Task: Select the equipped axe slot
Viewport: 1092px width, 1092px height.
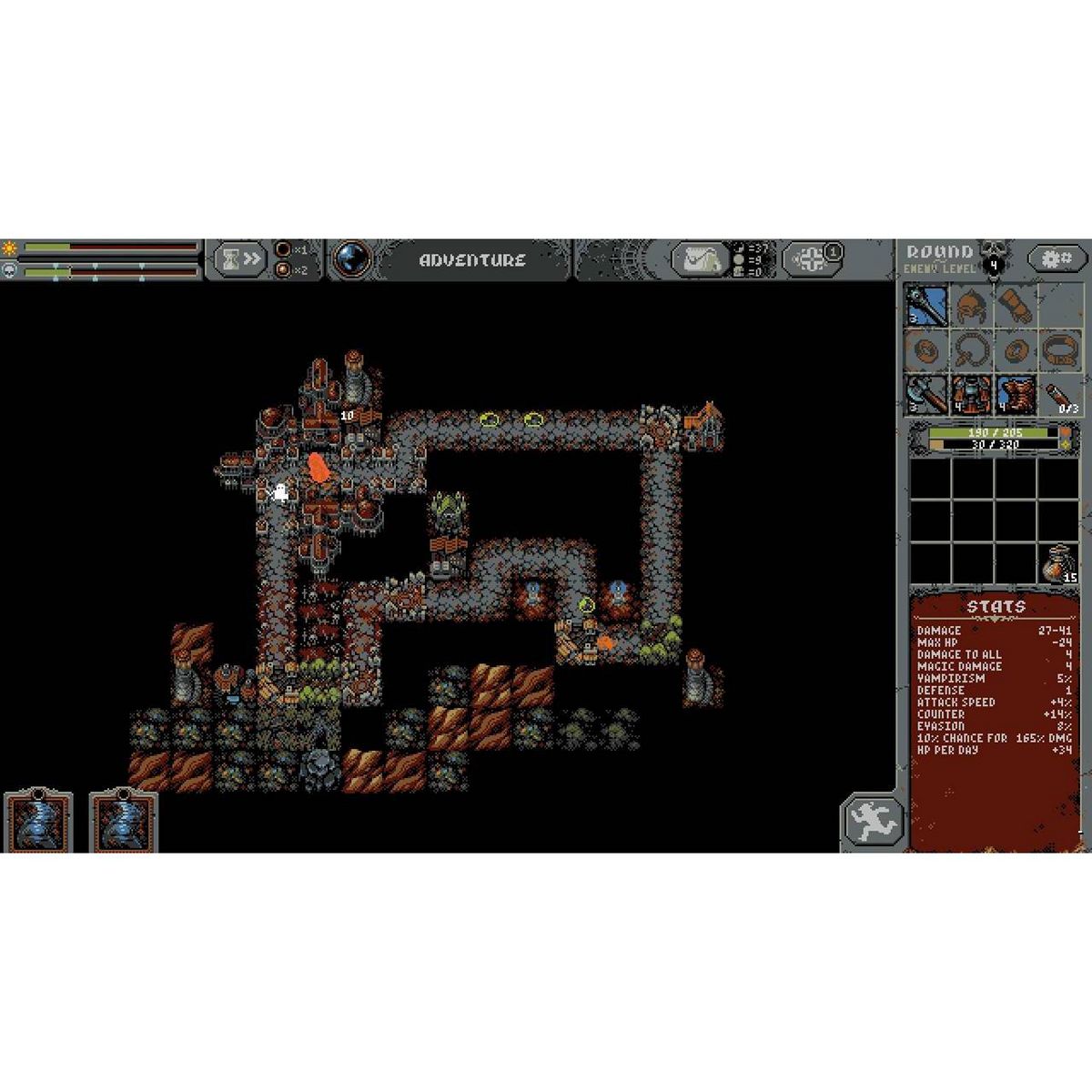Action: 927,395
